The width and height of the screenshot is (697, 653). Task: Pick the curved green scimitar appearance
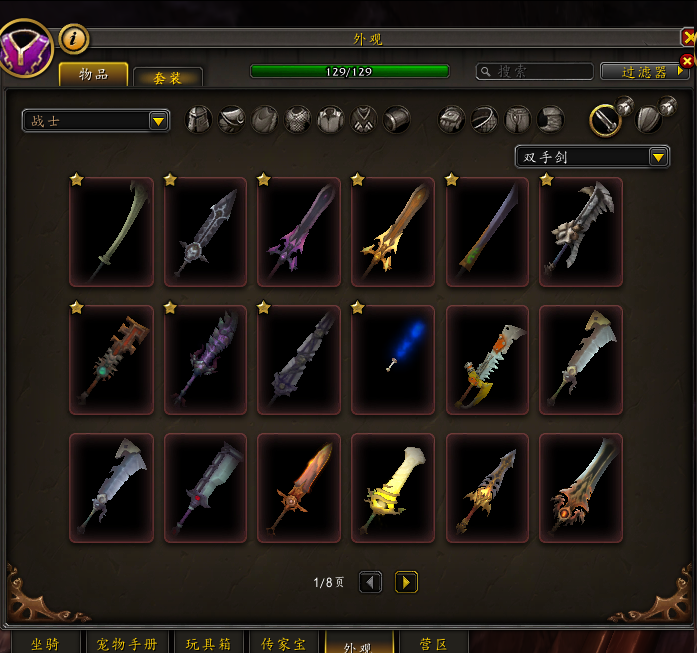[111, 232]
